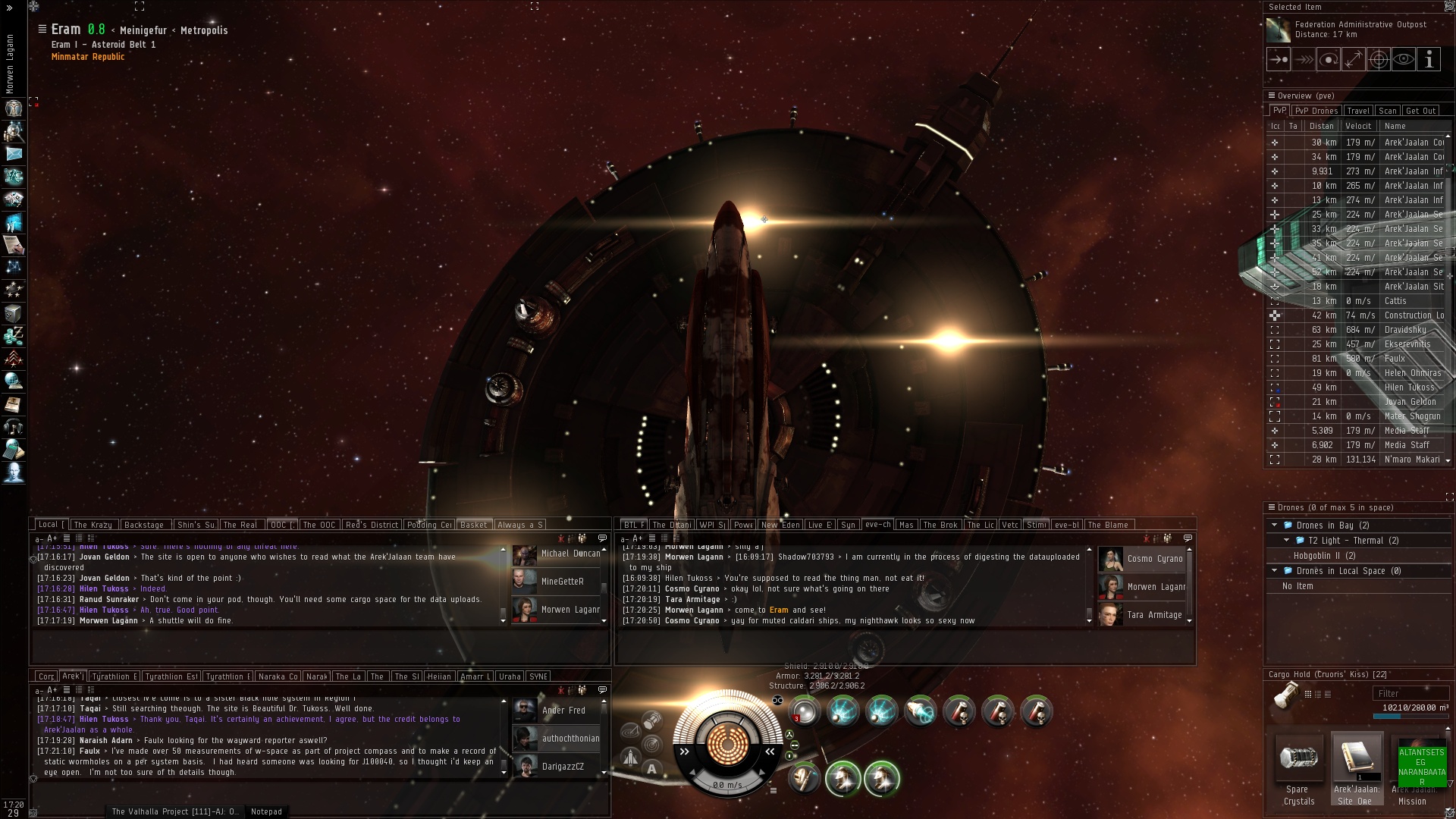Select Cattis in the overview list
Image resolution: width=1456 pixels, height=819 pixels.
pos(1395,301)
